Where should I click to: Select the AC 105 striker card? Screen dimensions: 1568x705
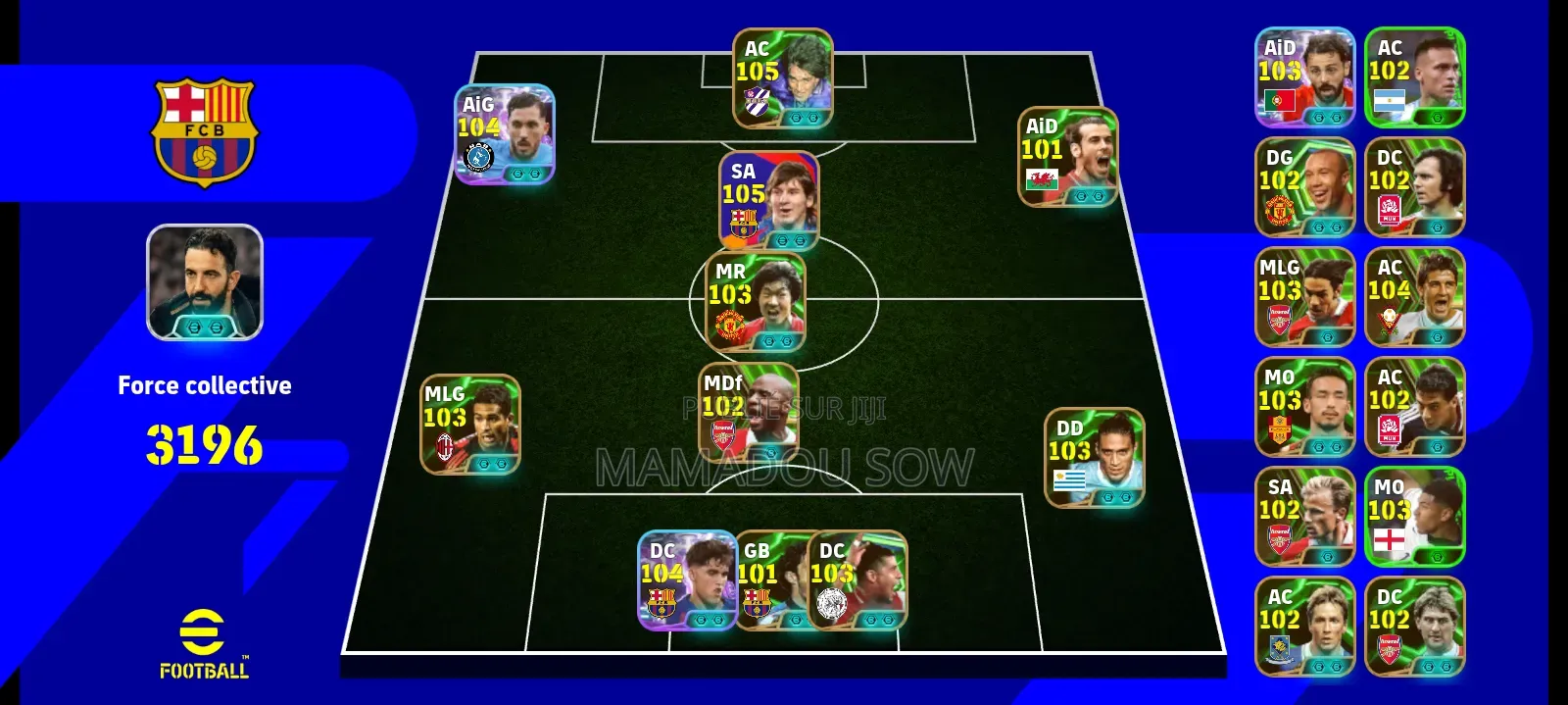pyautogui.click(x=782, y=78)
